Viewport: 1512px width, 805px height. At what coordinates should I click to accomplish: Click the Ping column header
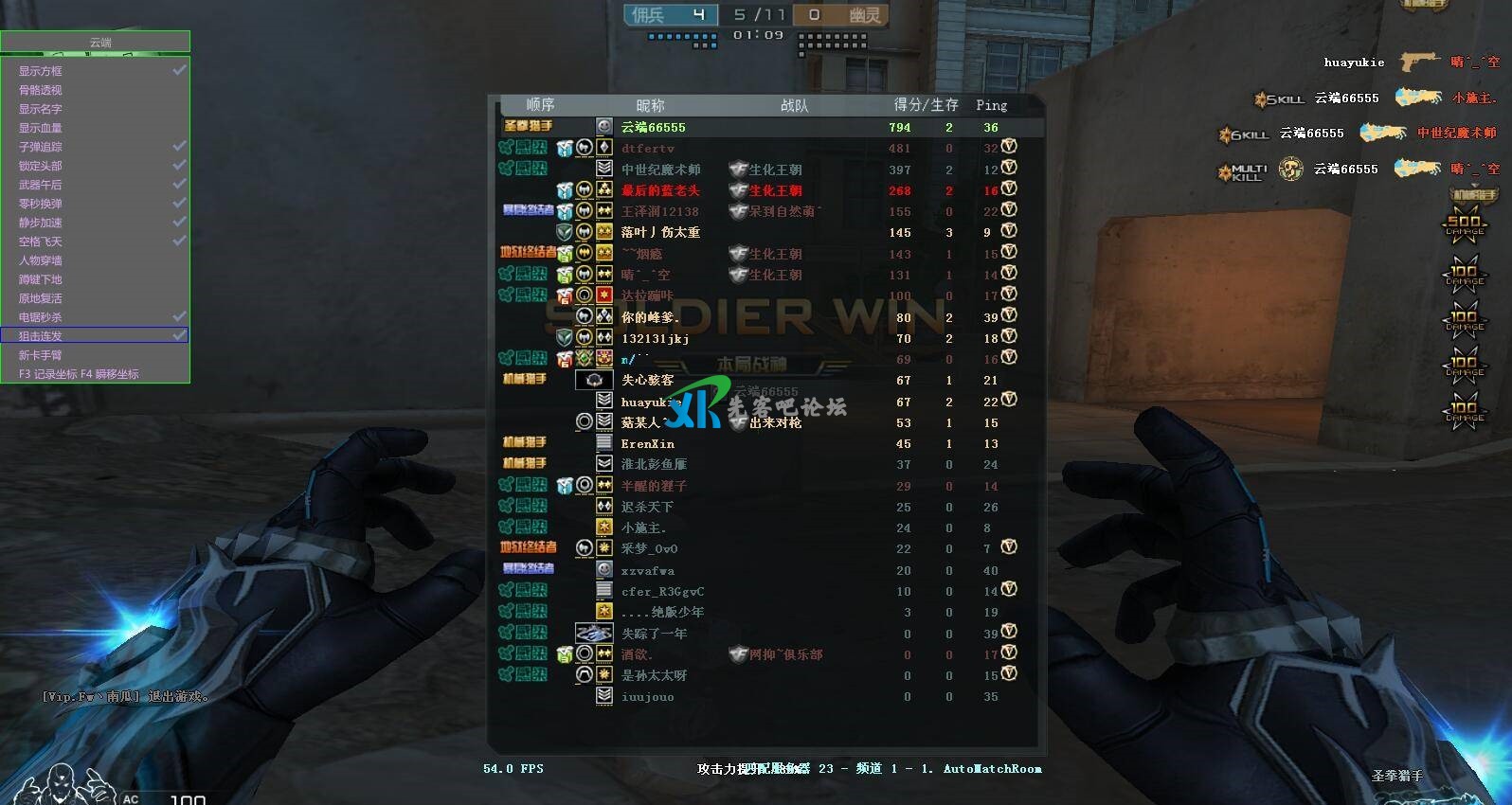coord(991,105)
